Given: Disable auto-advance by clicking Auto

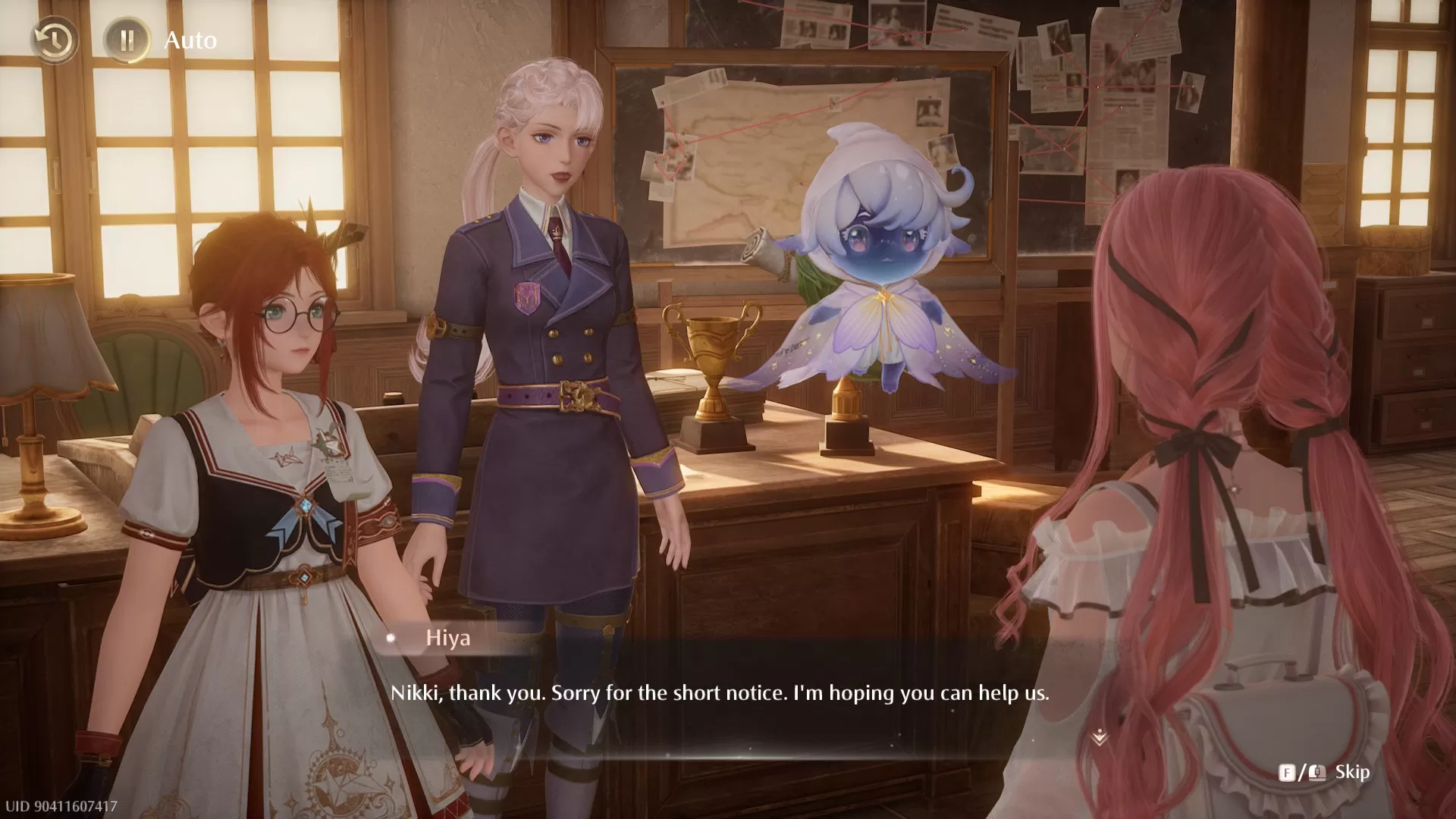Looking at the screenshot, I should tap(190, 40).
